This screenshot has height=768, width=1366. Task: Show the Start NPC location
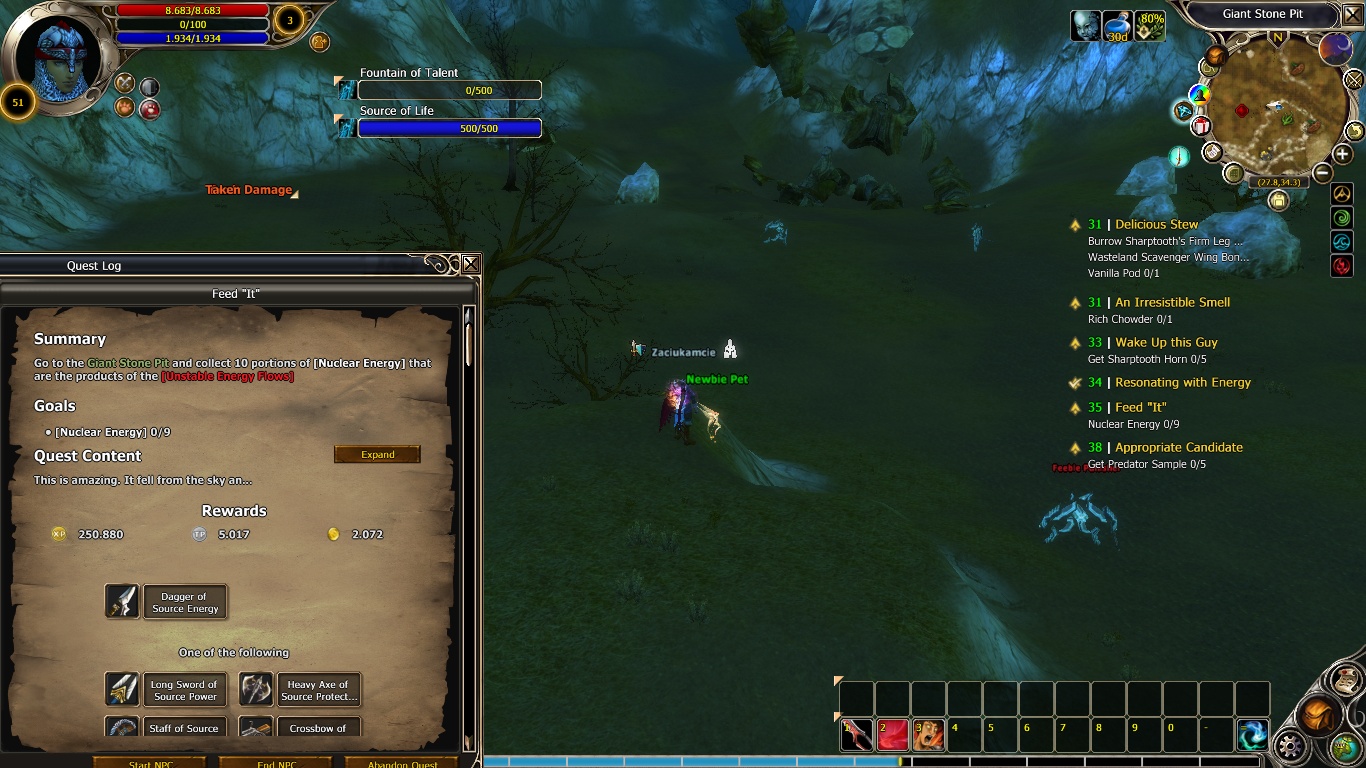(150, 763)
